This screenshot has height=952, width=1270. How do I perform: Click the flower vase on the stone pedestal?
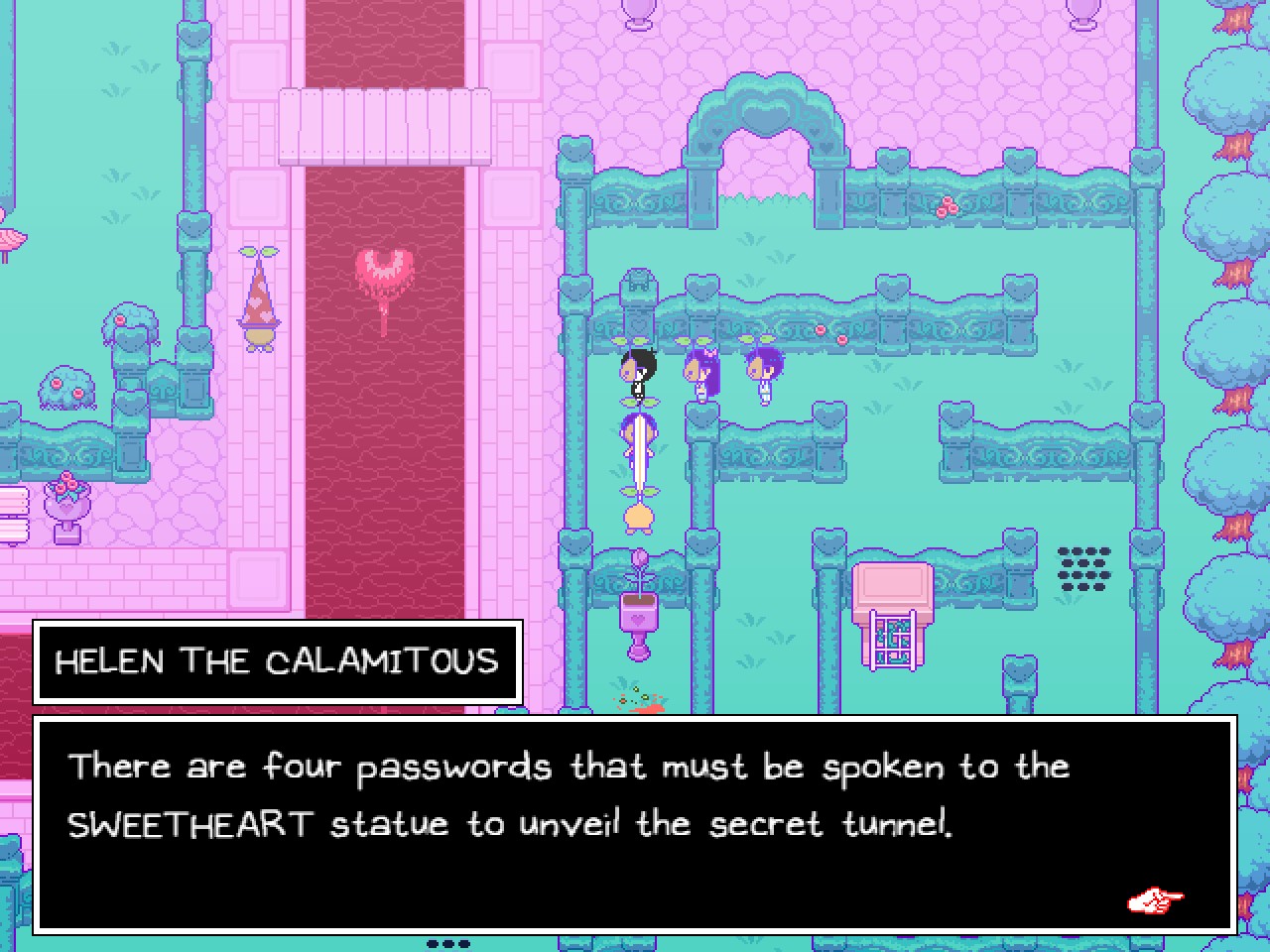[x=66, y=501]
